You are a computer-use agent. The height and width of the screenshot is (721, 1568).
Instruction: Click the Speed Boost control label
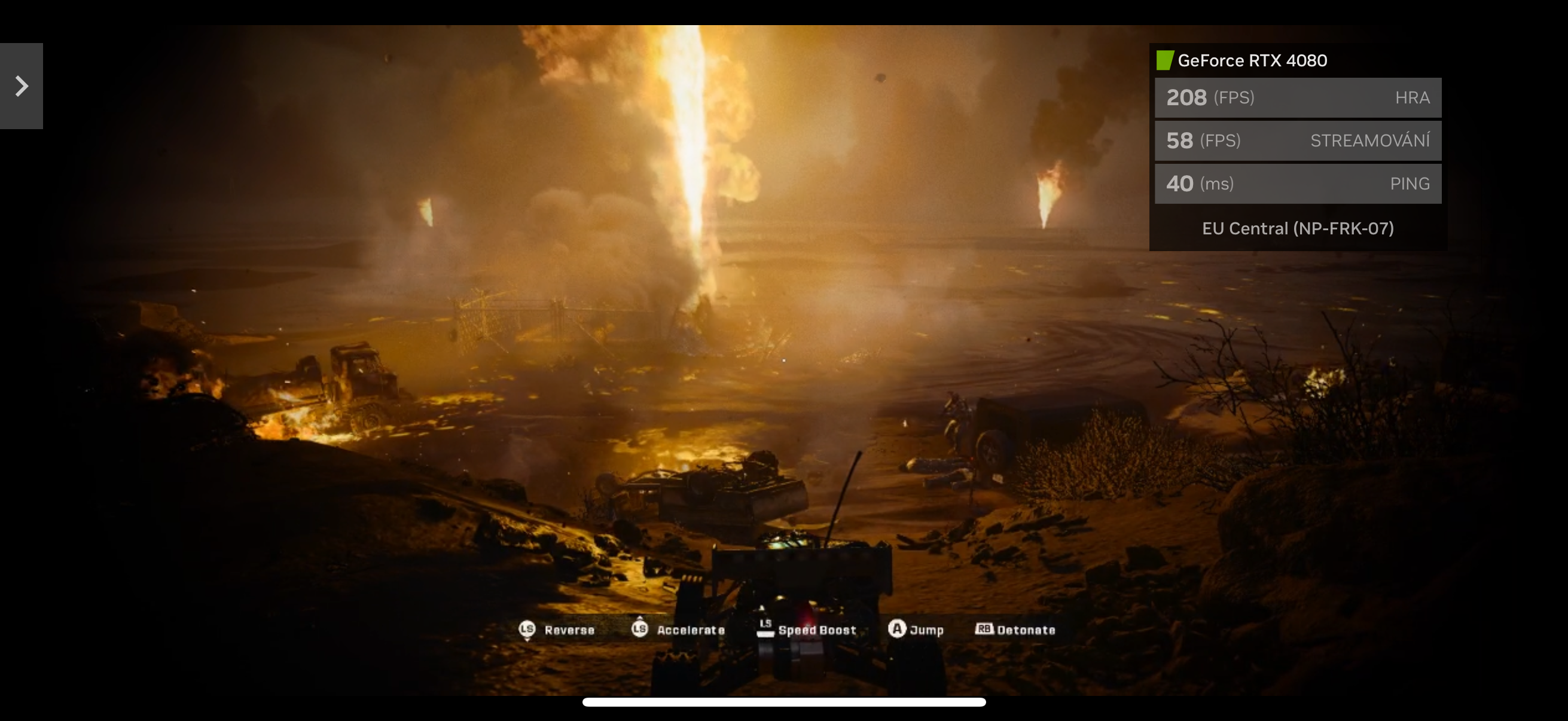coord(817,630)
